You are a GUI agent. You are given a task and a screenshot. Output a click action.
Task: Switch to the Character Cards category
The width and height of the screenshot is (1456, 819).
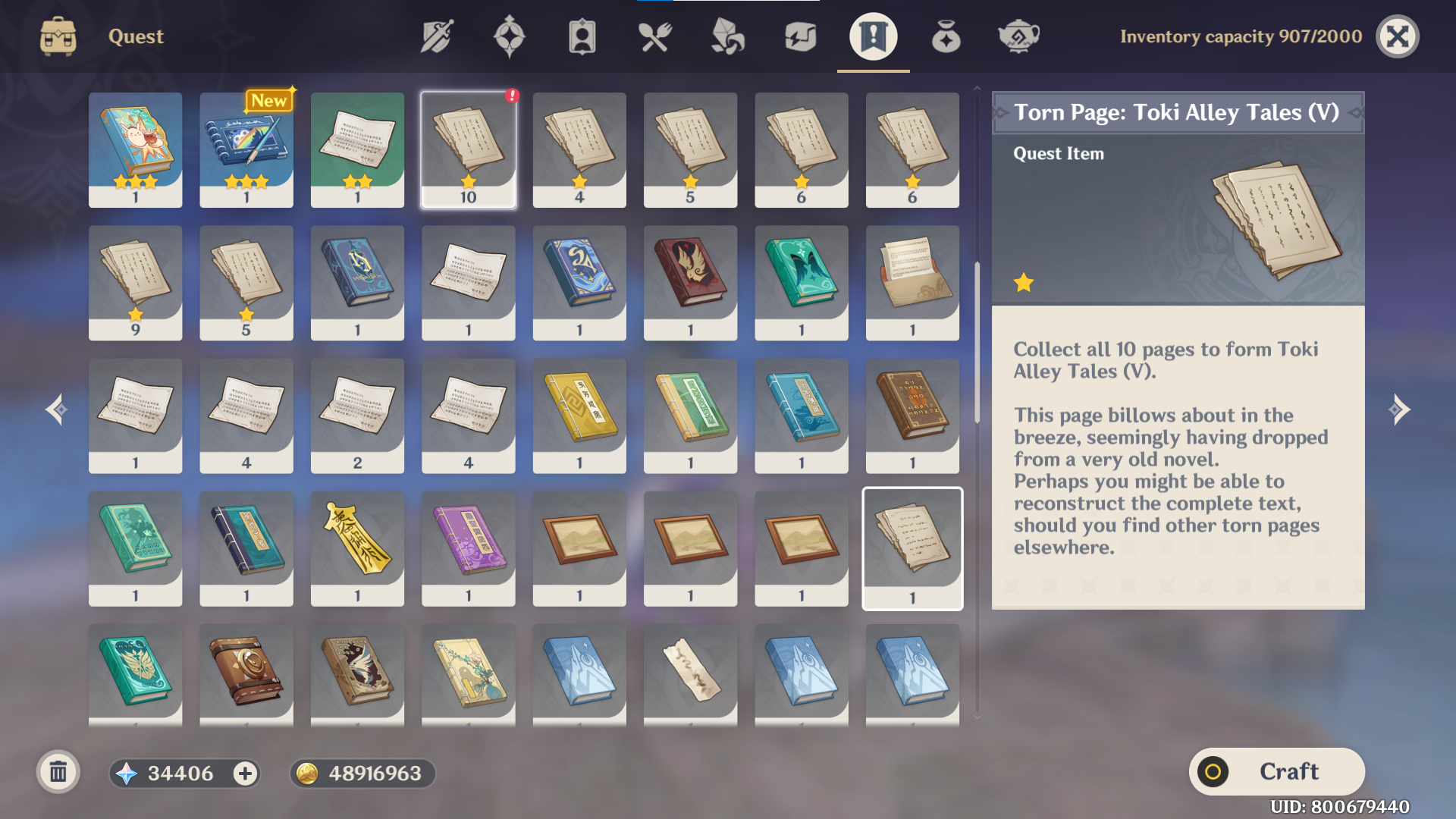[x=582, y=36]
